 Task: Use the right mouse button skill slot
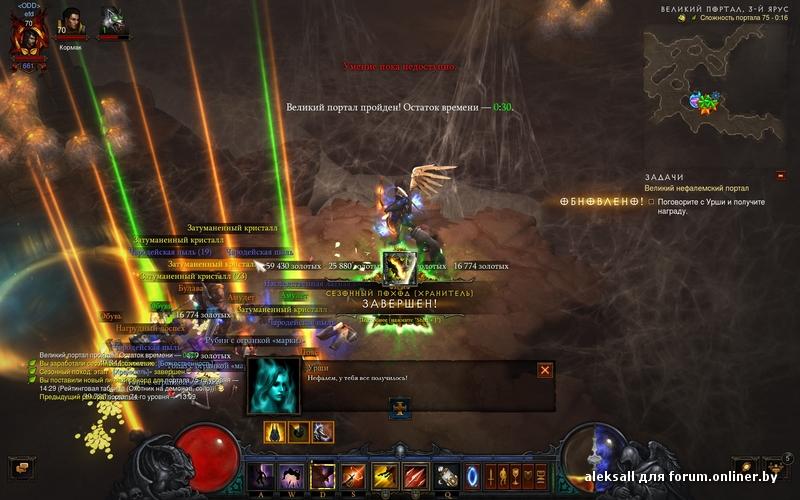pyautogui.click(x=415, y=475)
